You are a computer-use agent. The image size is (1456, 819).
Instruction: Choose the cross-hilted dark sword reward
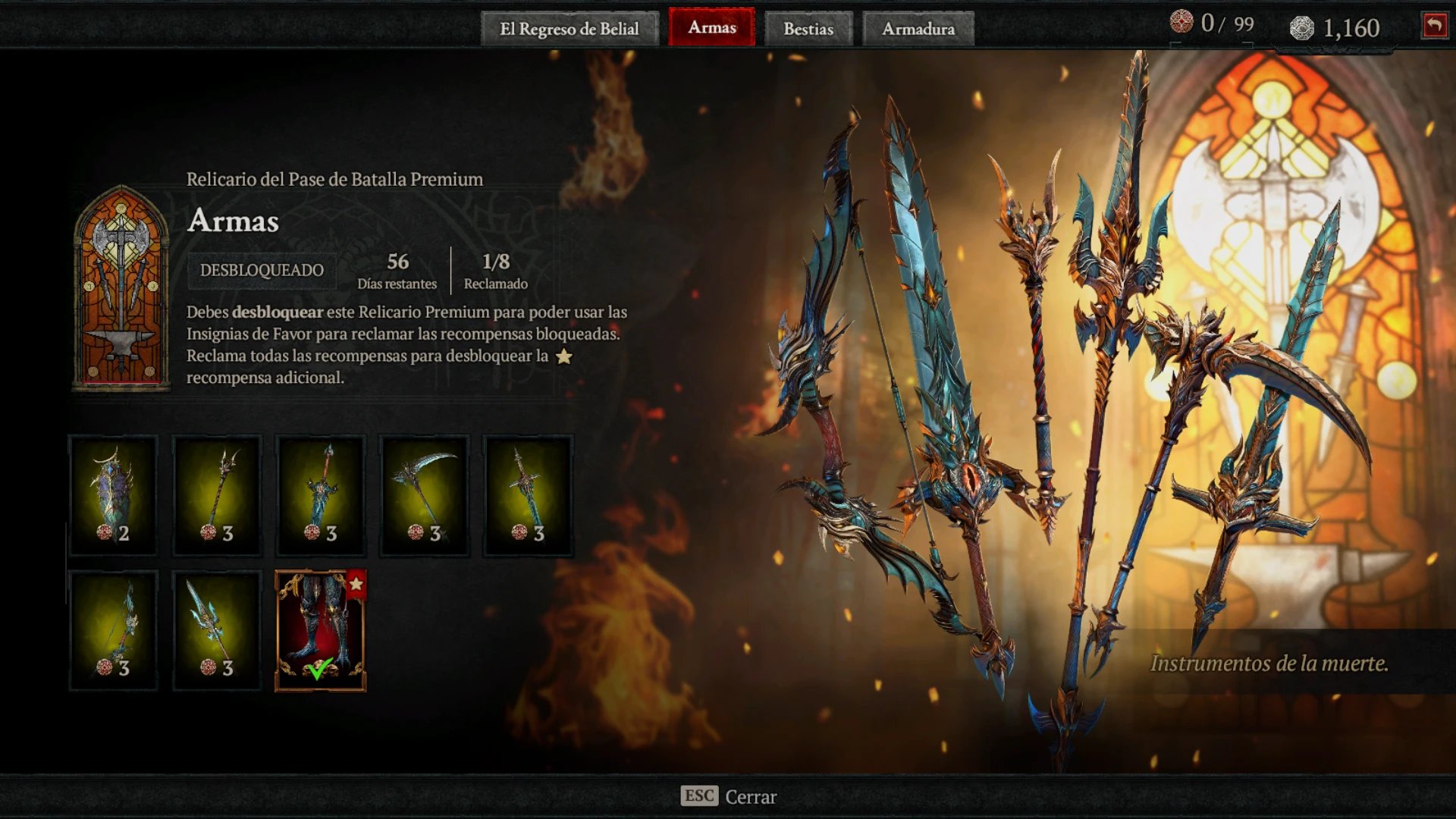point(529,495)
